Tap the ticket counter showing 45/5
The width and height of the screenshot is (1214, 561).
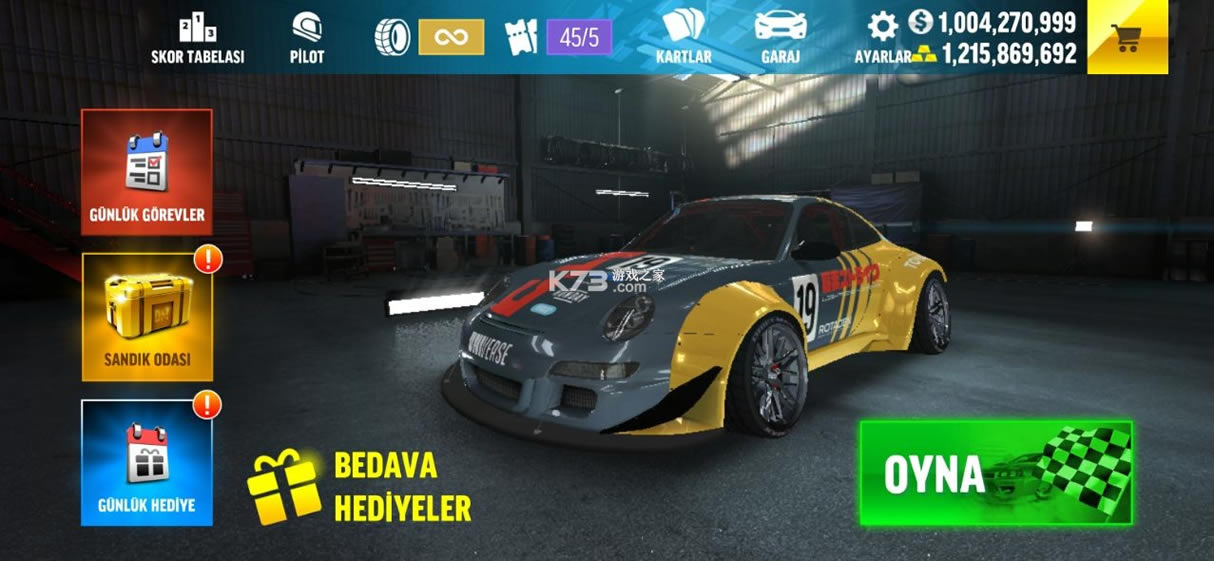coord(560,38)
